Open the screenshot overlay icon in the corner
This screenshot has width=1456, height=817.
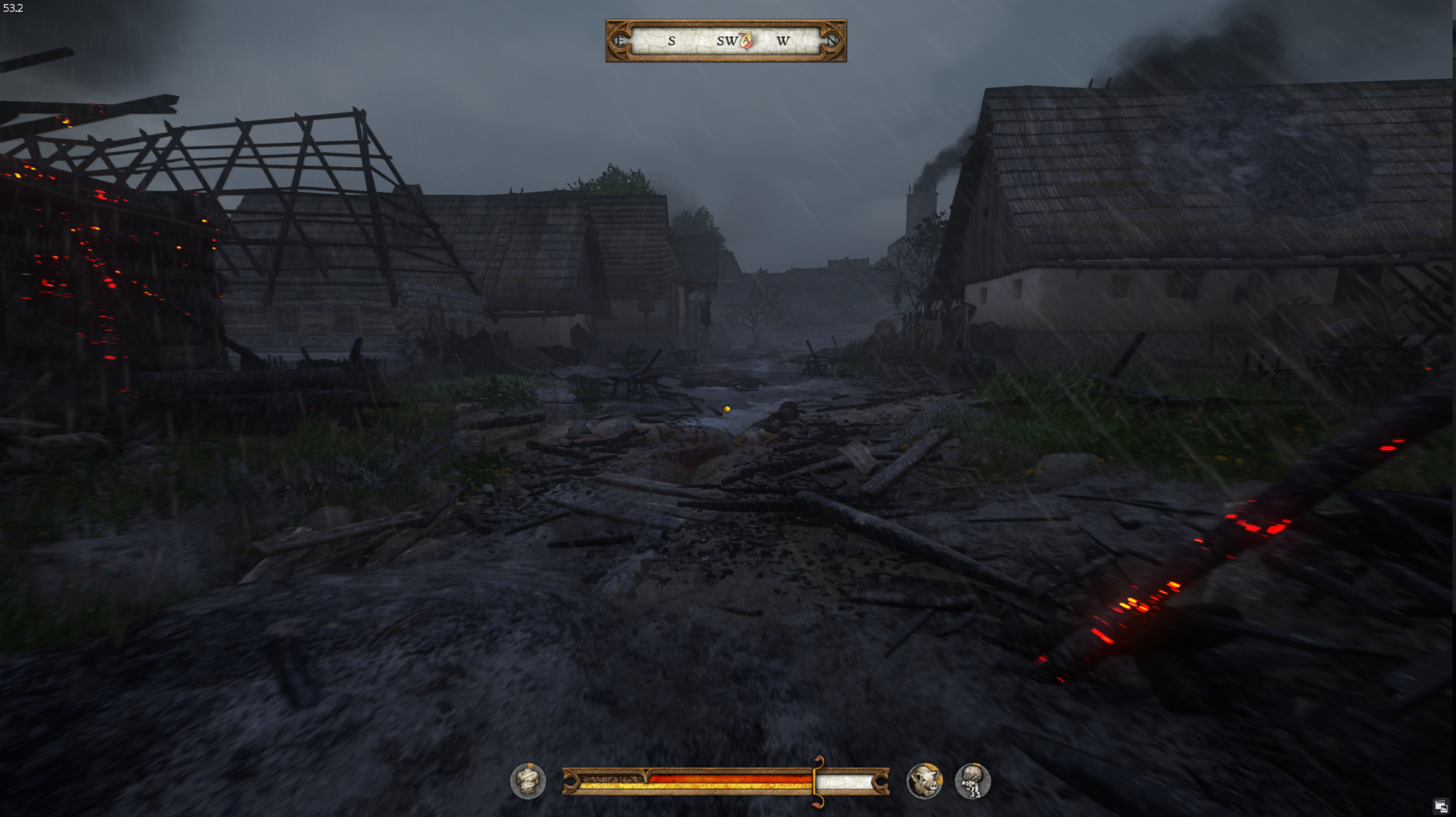click(x=1440, y=806)
